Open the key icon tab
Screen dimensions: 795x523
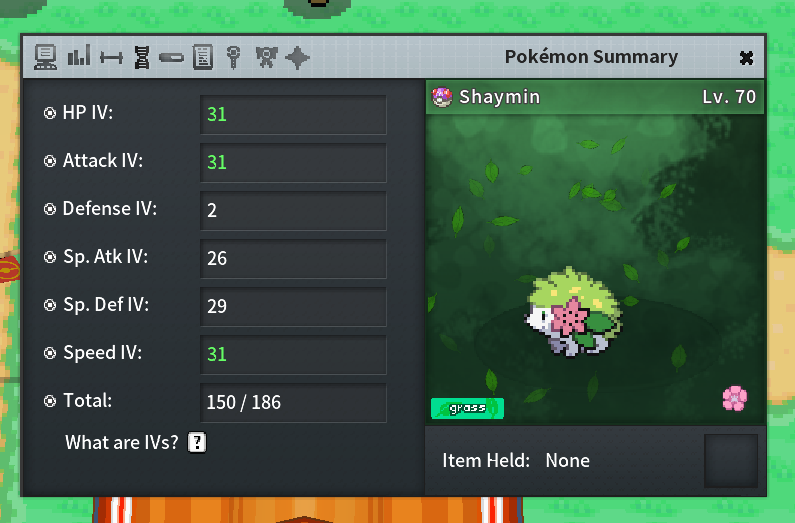(233, 57)
